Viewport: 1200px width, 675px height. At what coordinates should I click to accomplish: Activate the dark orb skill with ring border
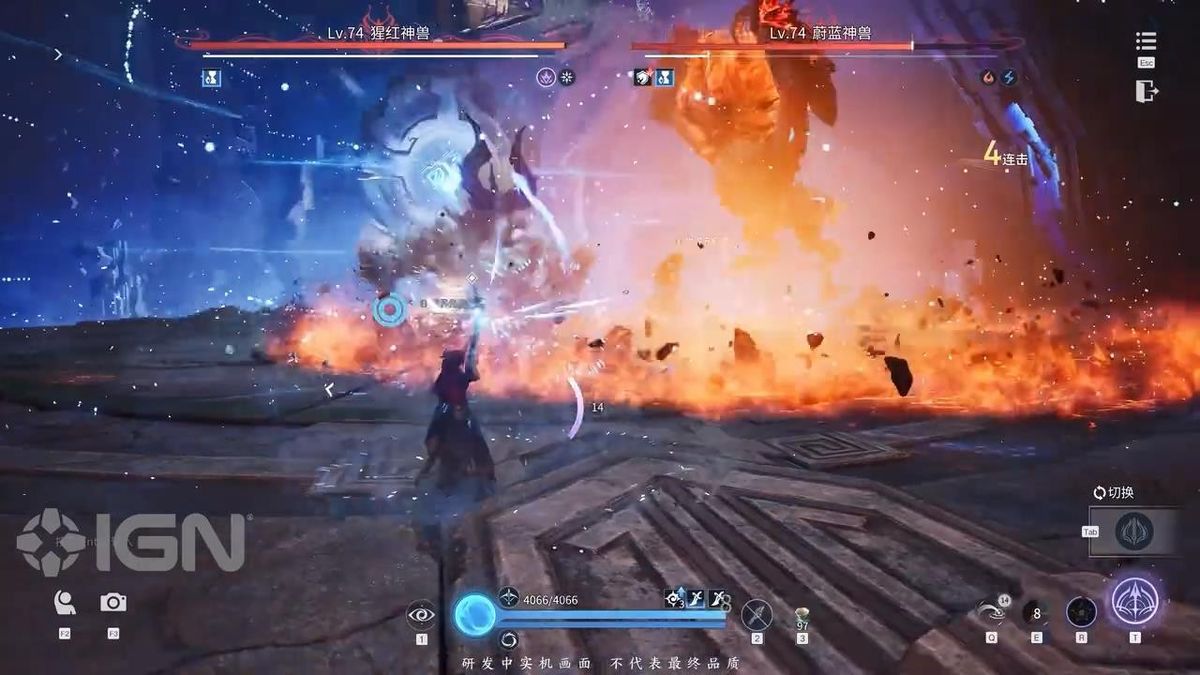[1081, 611]
